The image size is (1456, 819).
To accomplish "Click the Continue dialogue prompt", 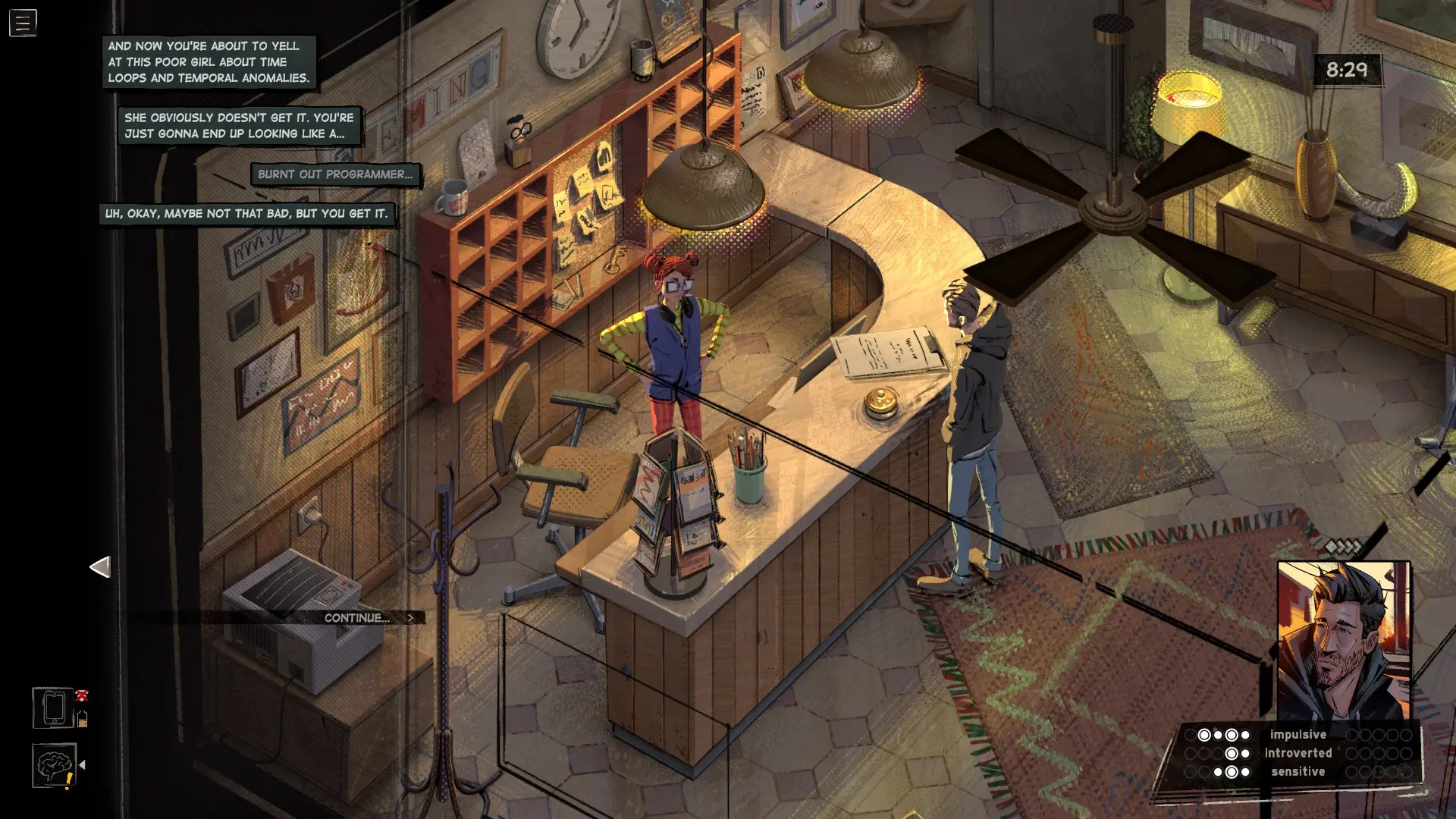I will pos(368,618).
